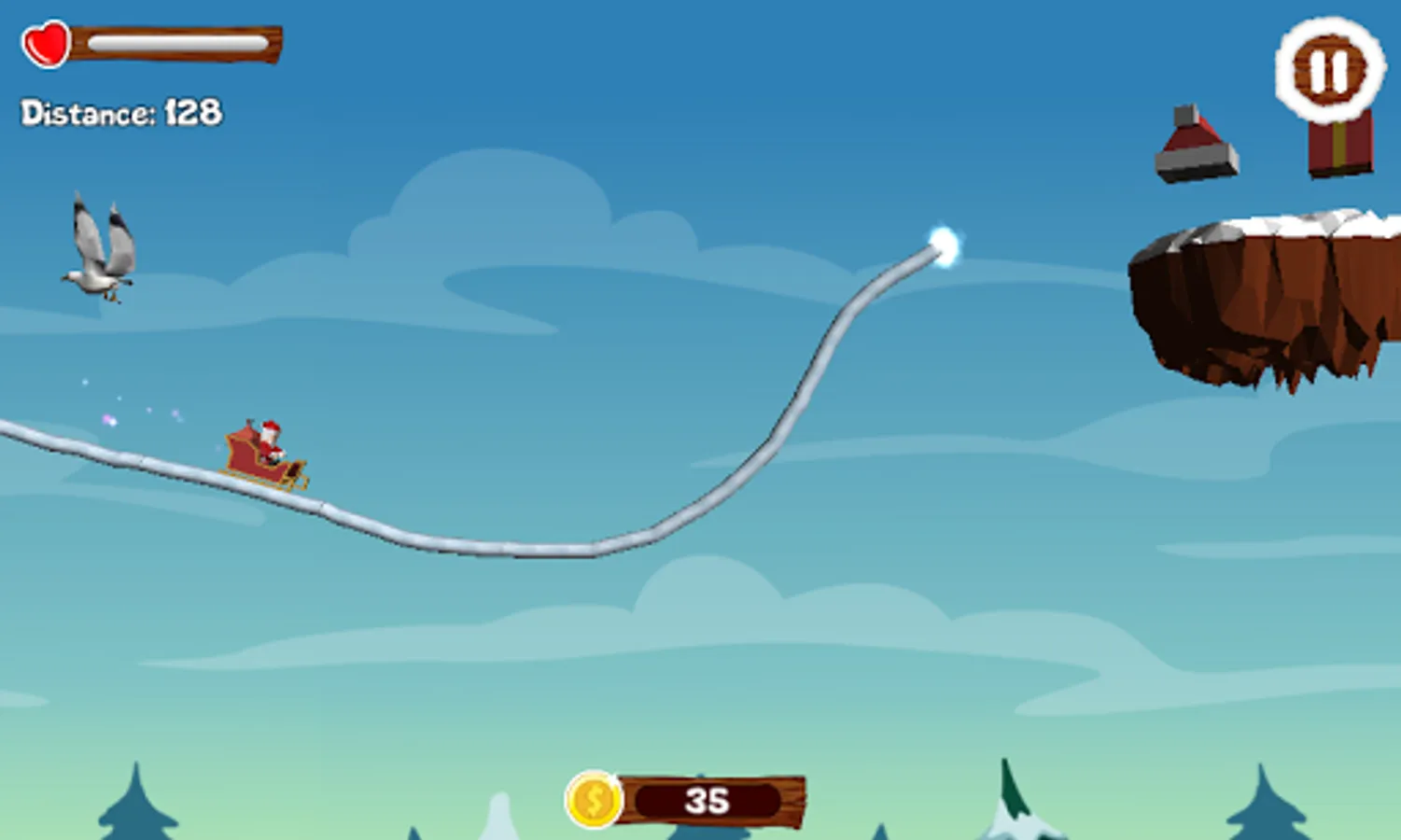Select the coin counter showing 35
Viewport: 1401px width, 840px height.
click(707, 799)
